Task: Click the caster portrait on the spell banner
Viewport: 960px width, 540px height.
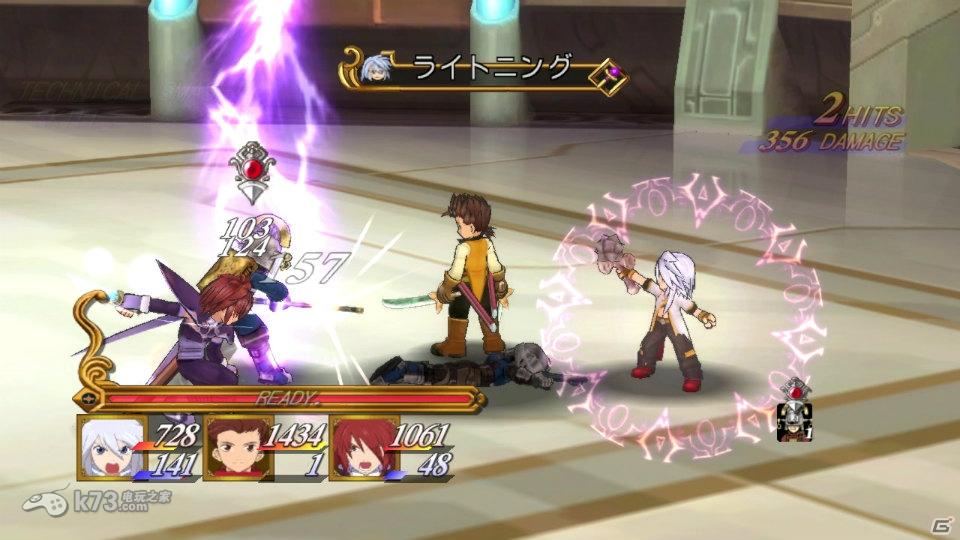Action: (378, 70)
